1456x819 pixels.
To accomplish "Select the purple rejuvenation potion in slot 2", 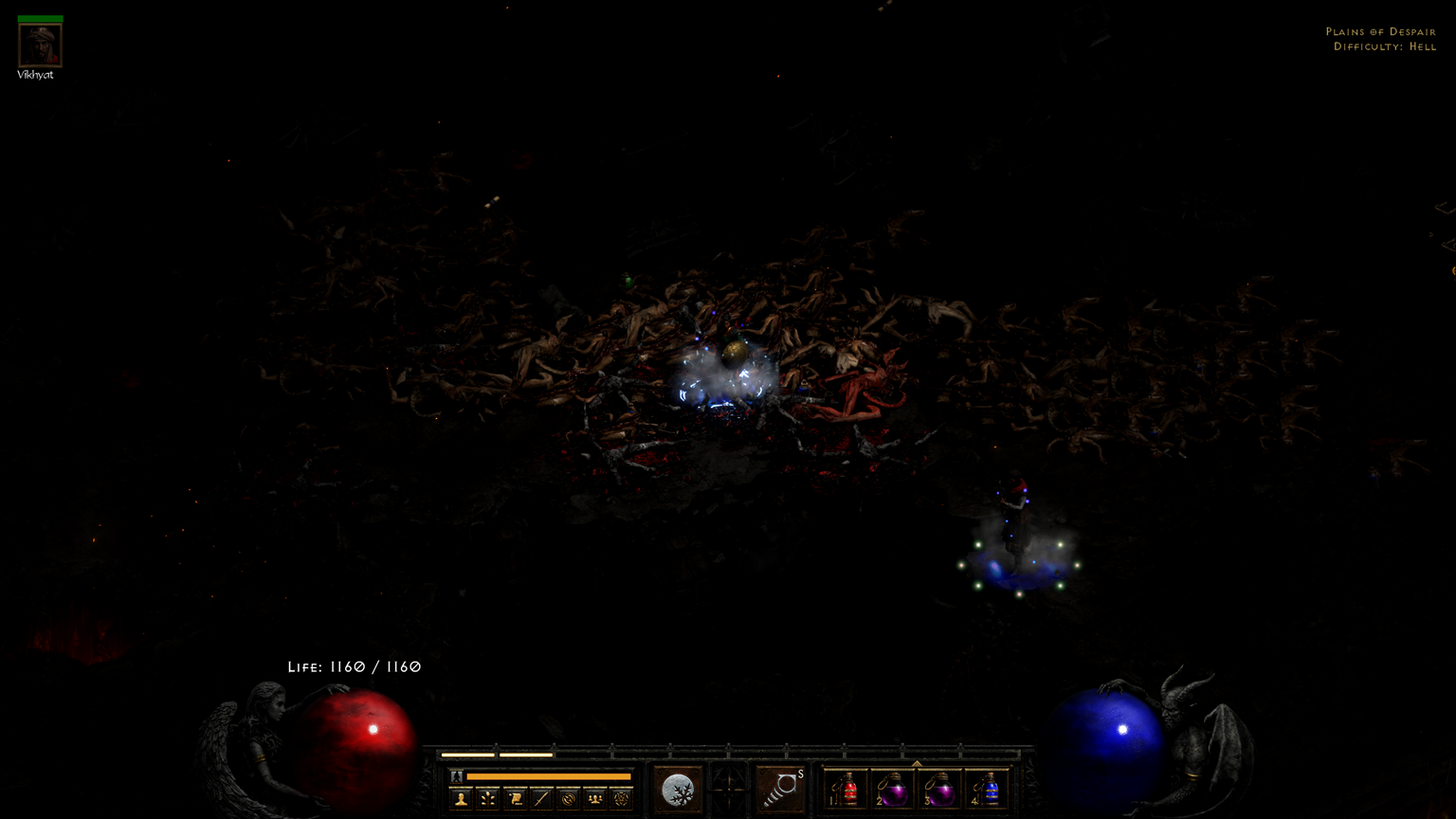I will [895, 789].
